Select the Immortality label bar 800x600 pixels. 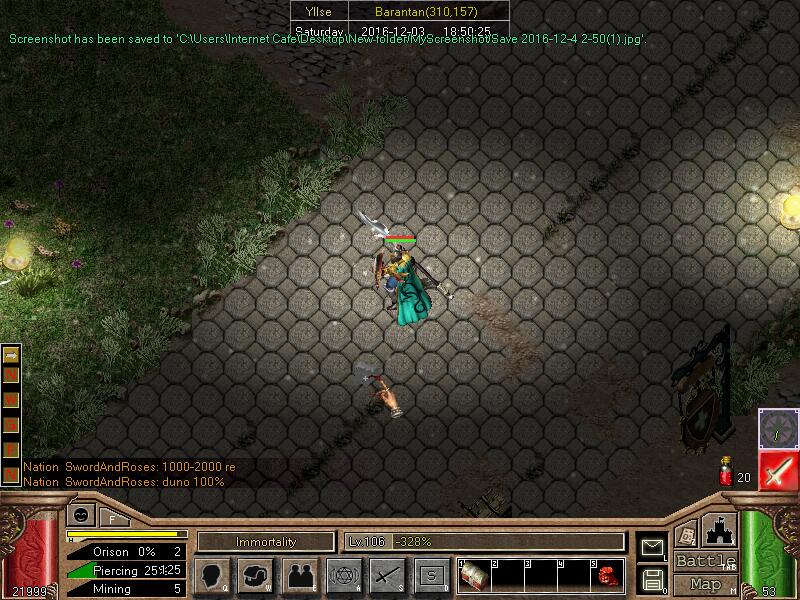click(266, 542)
